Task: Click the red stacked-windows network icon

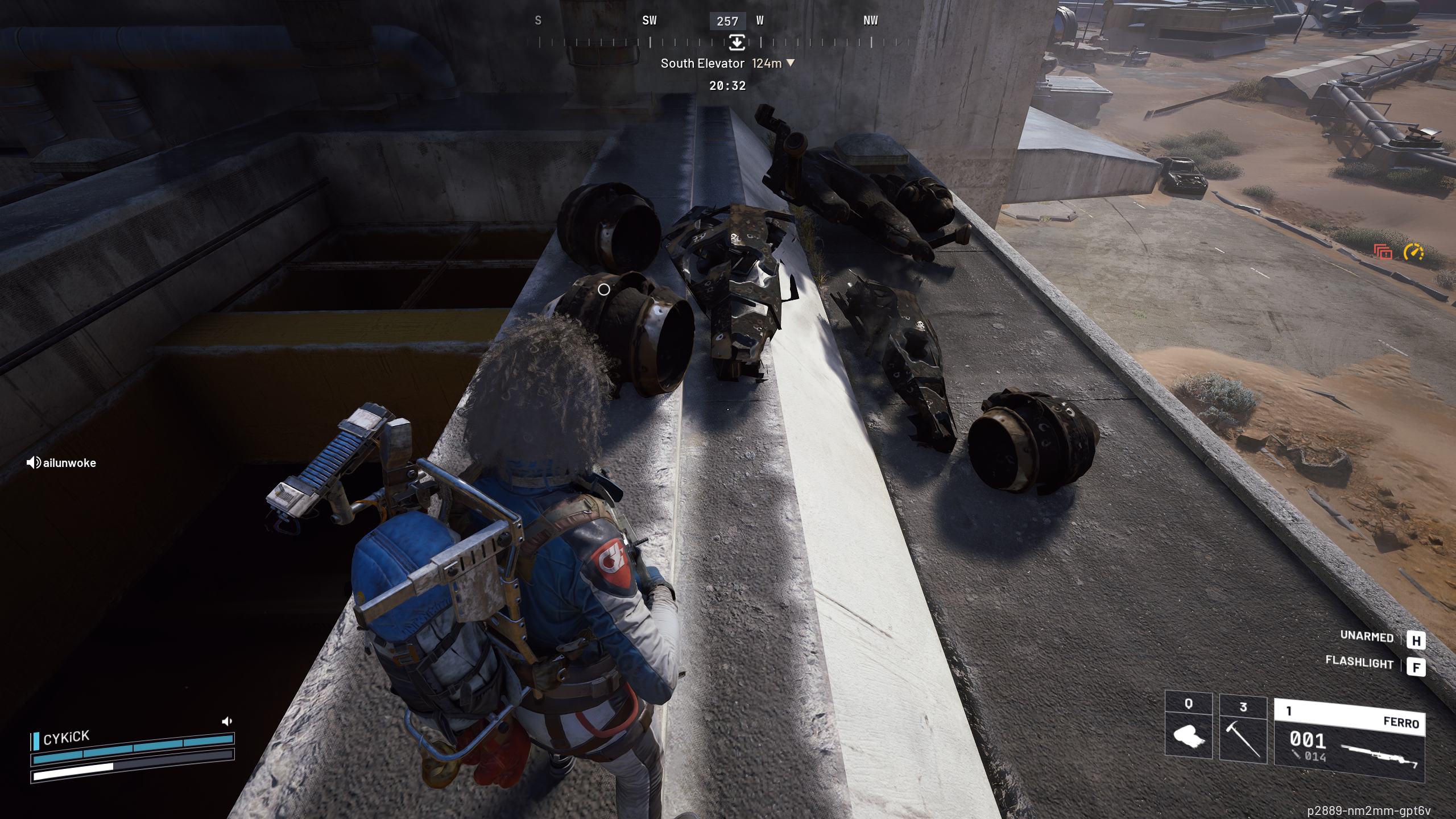Action: 1383,251
